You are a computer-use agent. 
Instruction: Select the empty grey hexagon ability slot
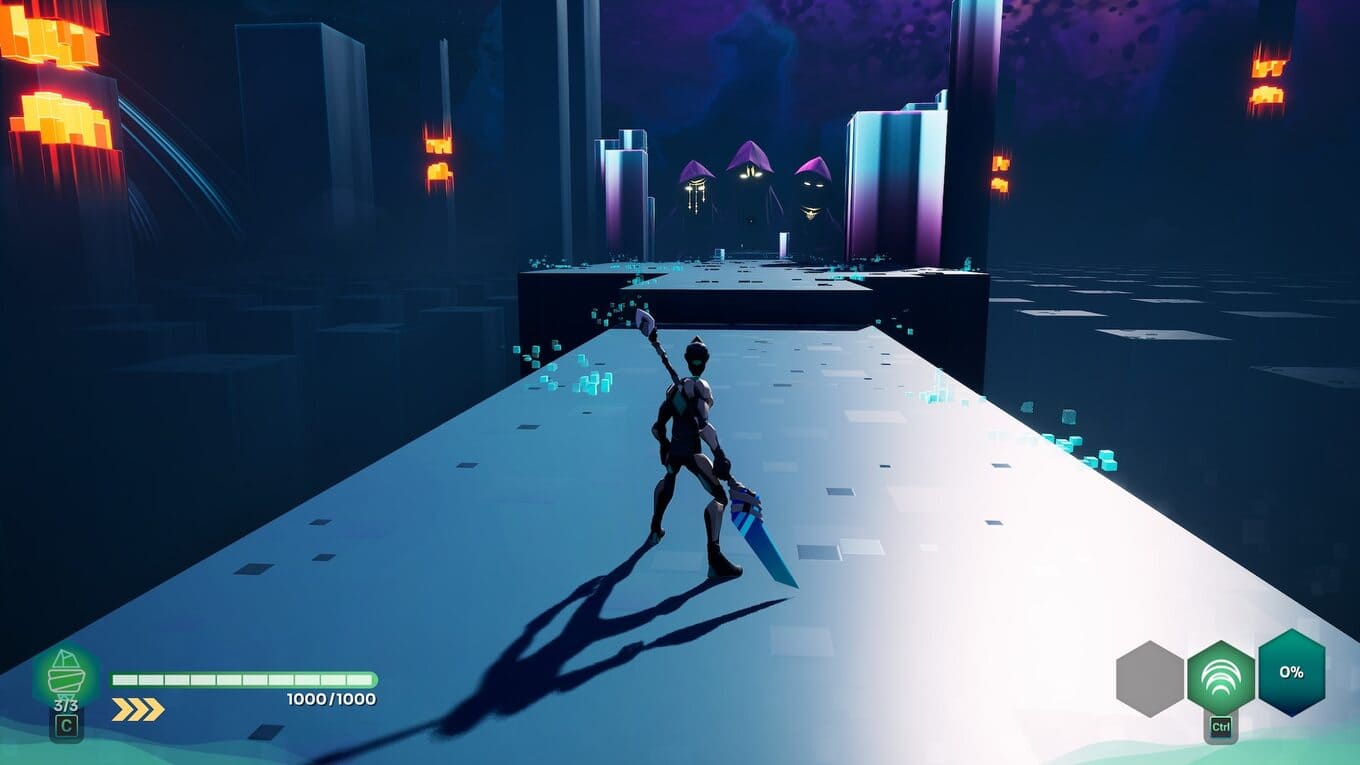coord(1150,678)
